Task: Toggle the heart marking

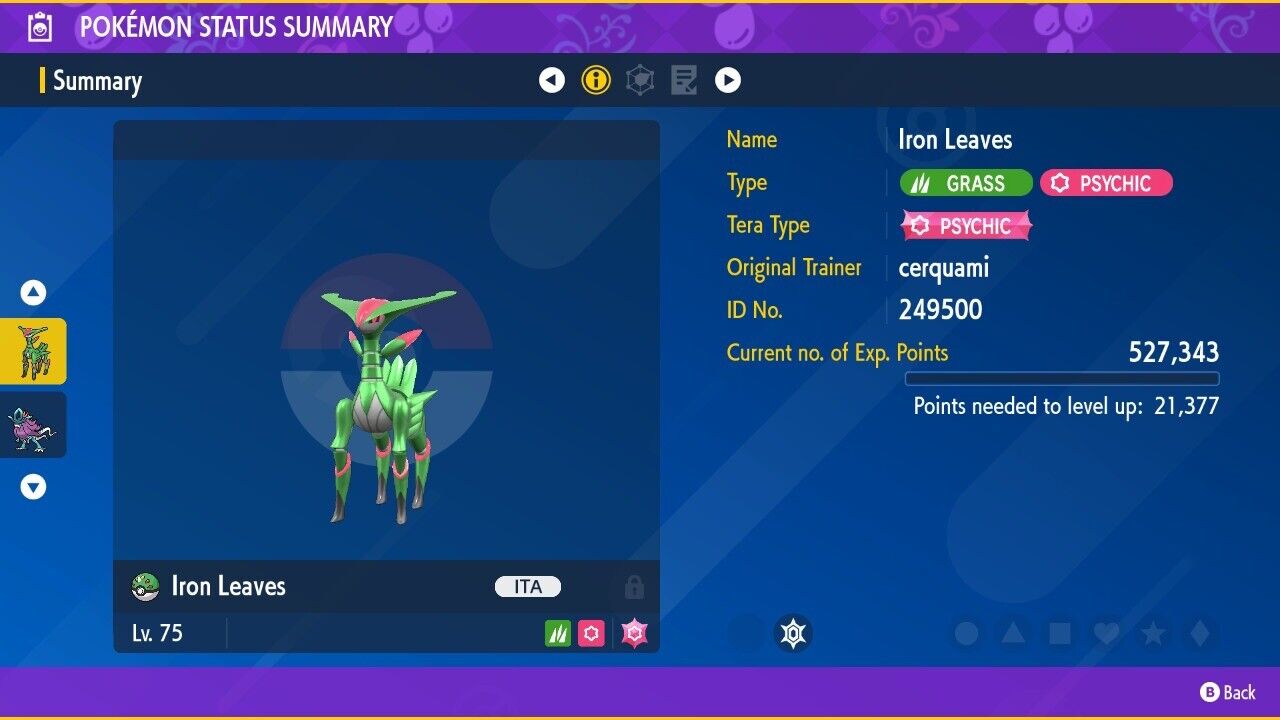Action: [1105, 633]
